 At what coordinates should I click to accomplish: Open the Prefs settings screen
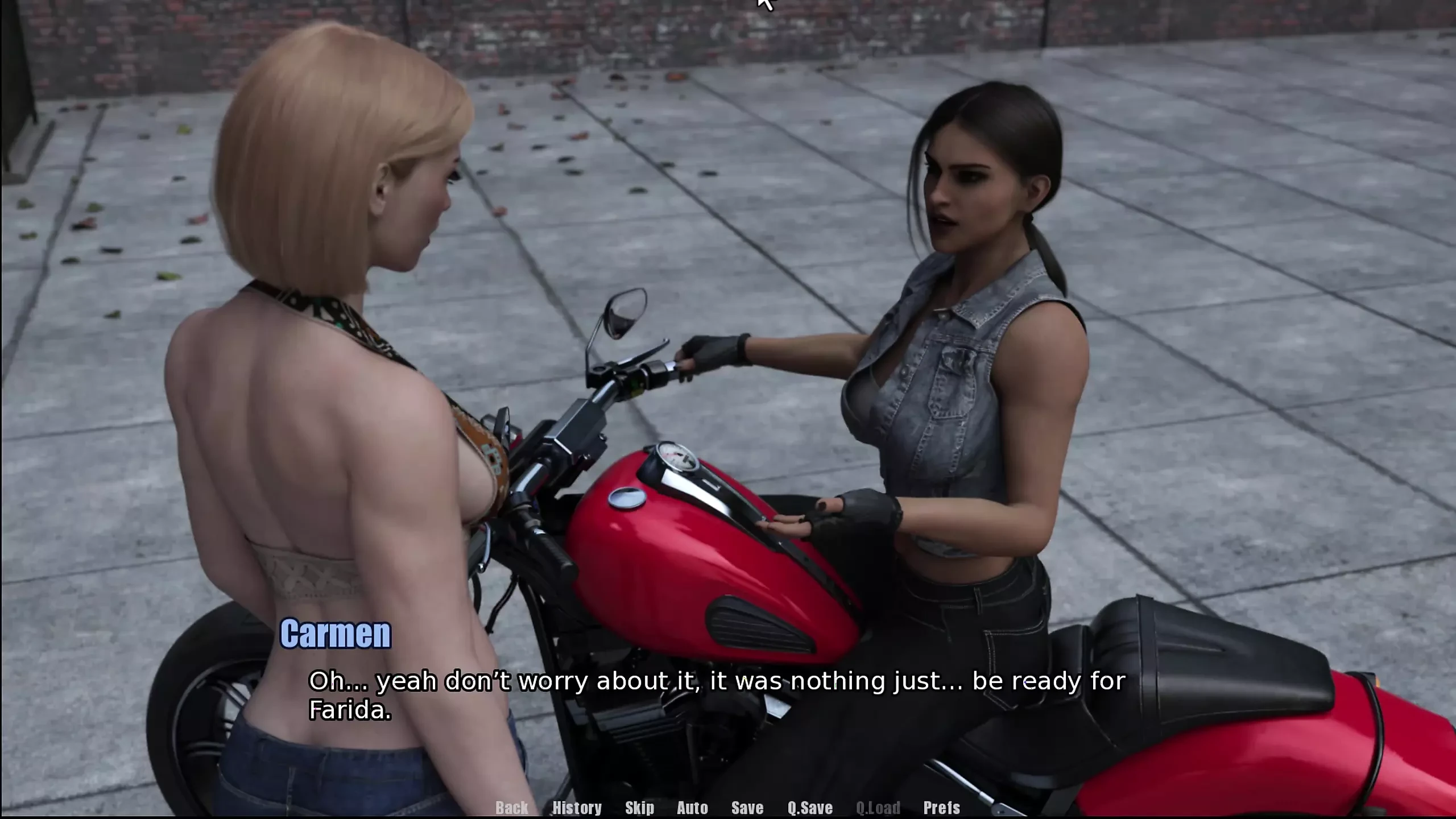941,808
